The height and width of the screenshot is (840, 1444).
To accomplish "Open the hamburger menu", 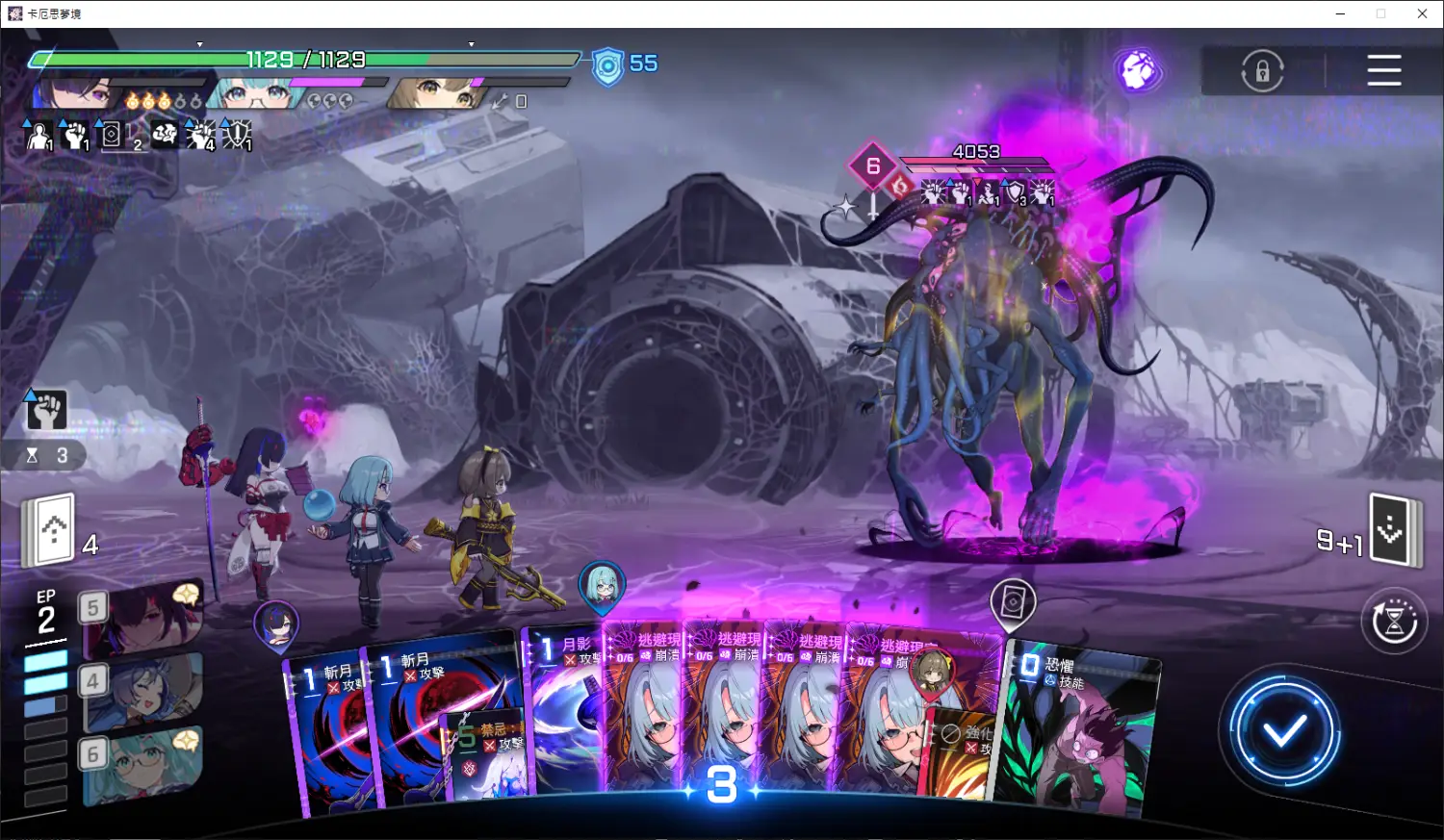I will pos(1383,70).
